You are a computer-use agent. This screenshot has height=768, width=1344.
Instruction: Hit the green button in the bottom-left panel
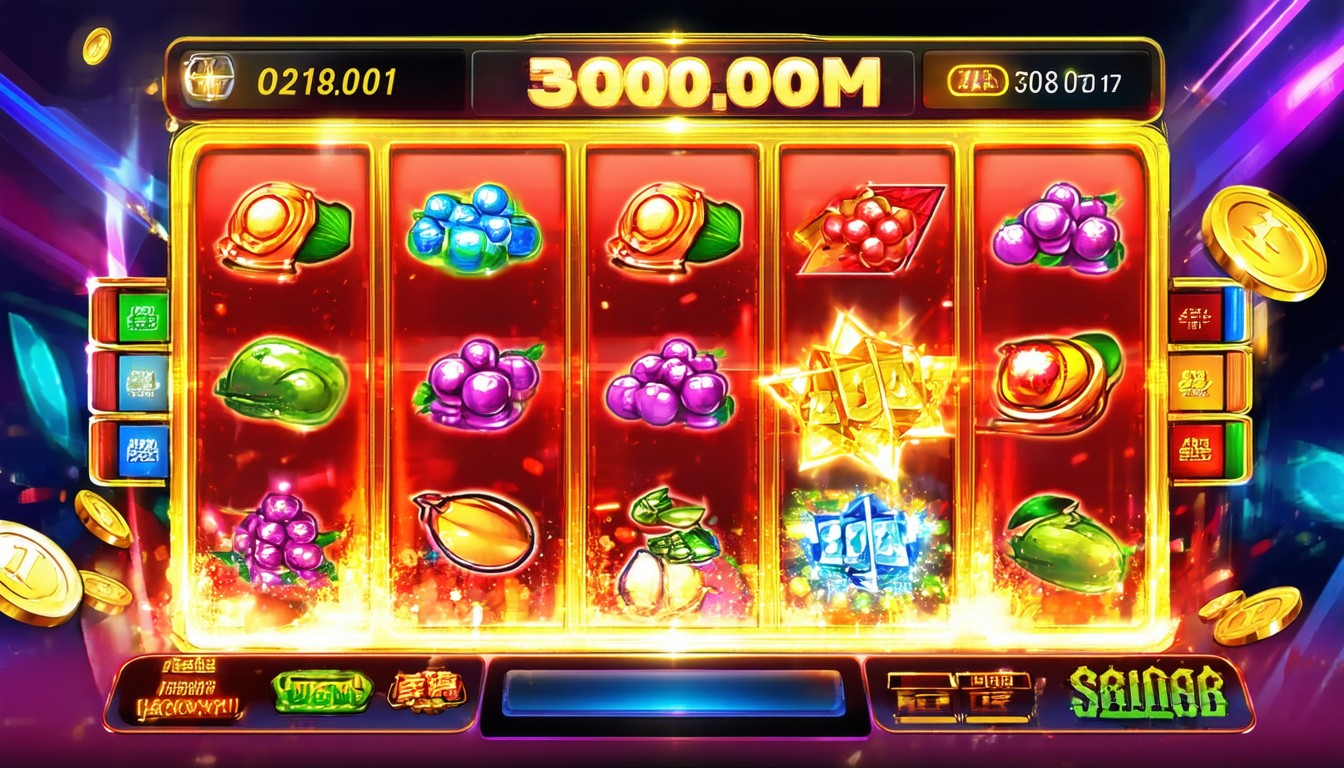[322, 691]
